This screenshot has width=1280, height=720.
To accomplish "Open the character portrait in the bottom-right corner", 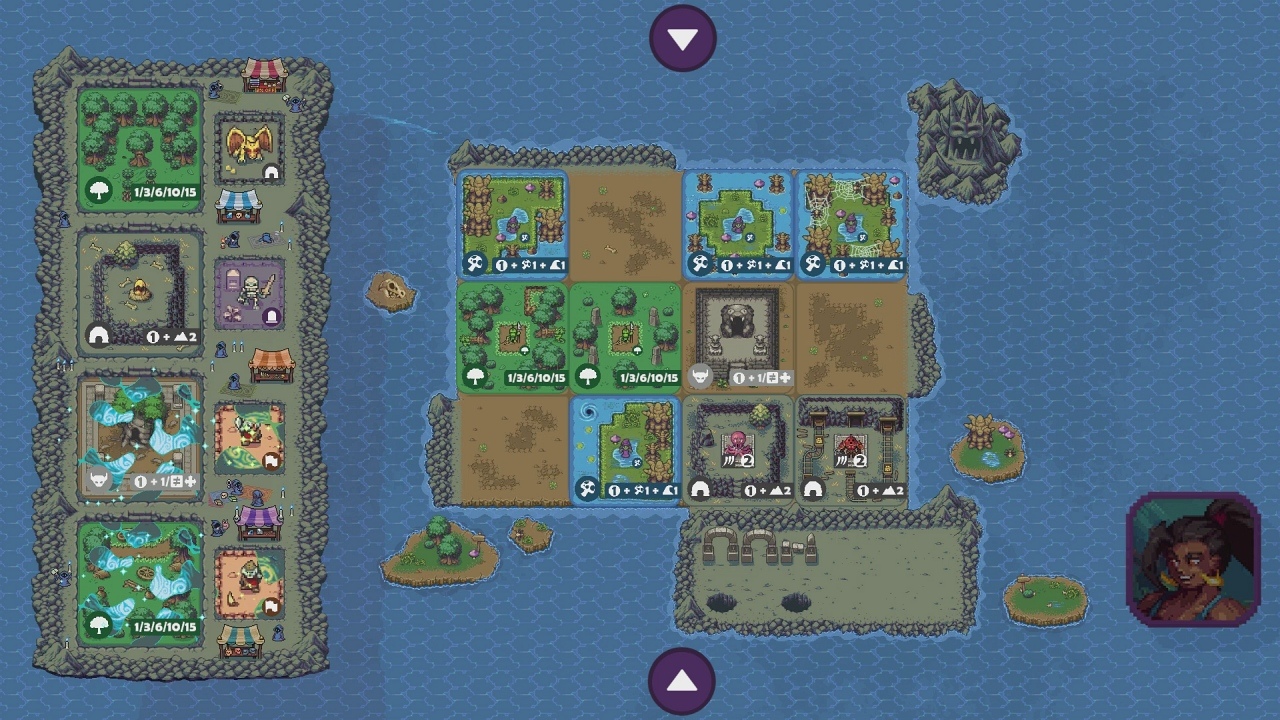I will 1194,558.
